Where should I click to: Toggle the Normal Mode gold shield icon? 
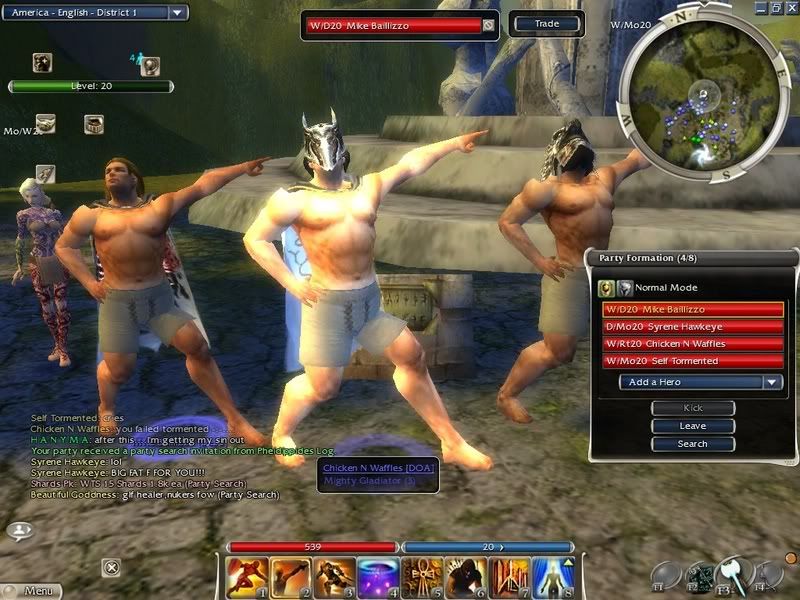[606, 288]
